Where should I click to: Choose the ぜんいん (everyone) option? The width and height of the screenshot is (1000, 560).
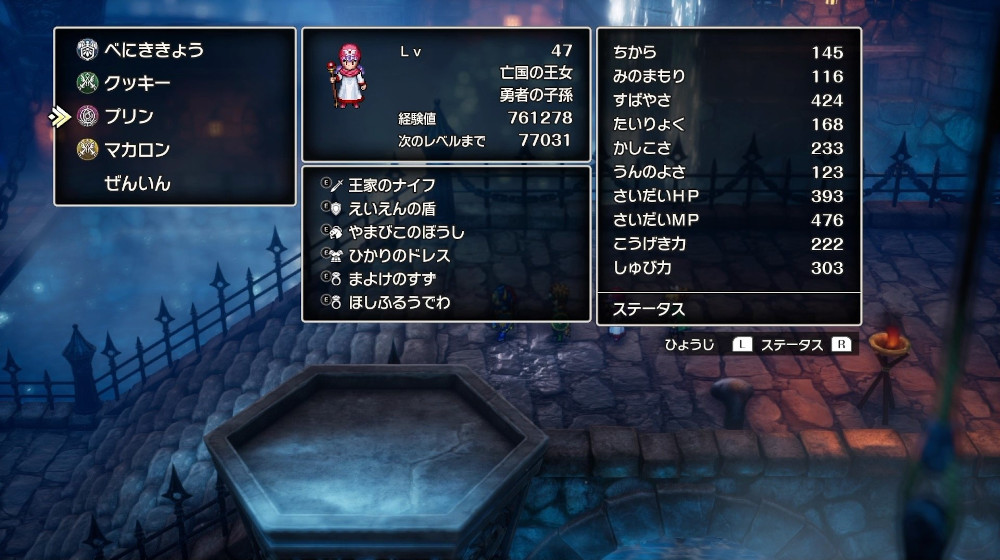pyautogui.click(x=137, y=183)
